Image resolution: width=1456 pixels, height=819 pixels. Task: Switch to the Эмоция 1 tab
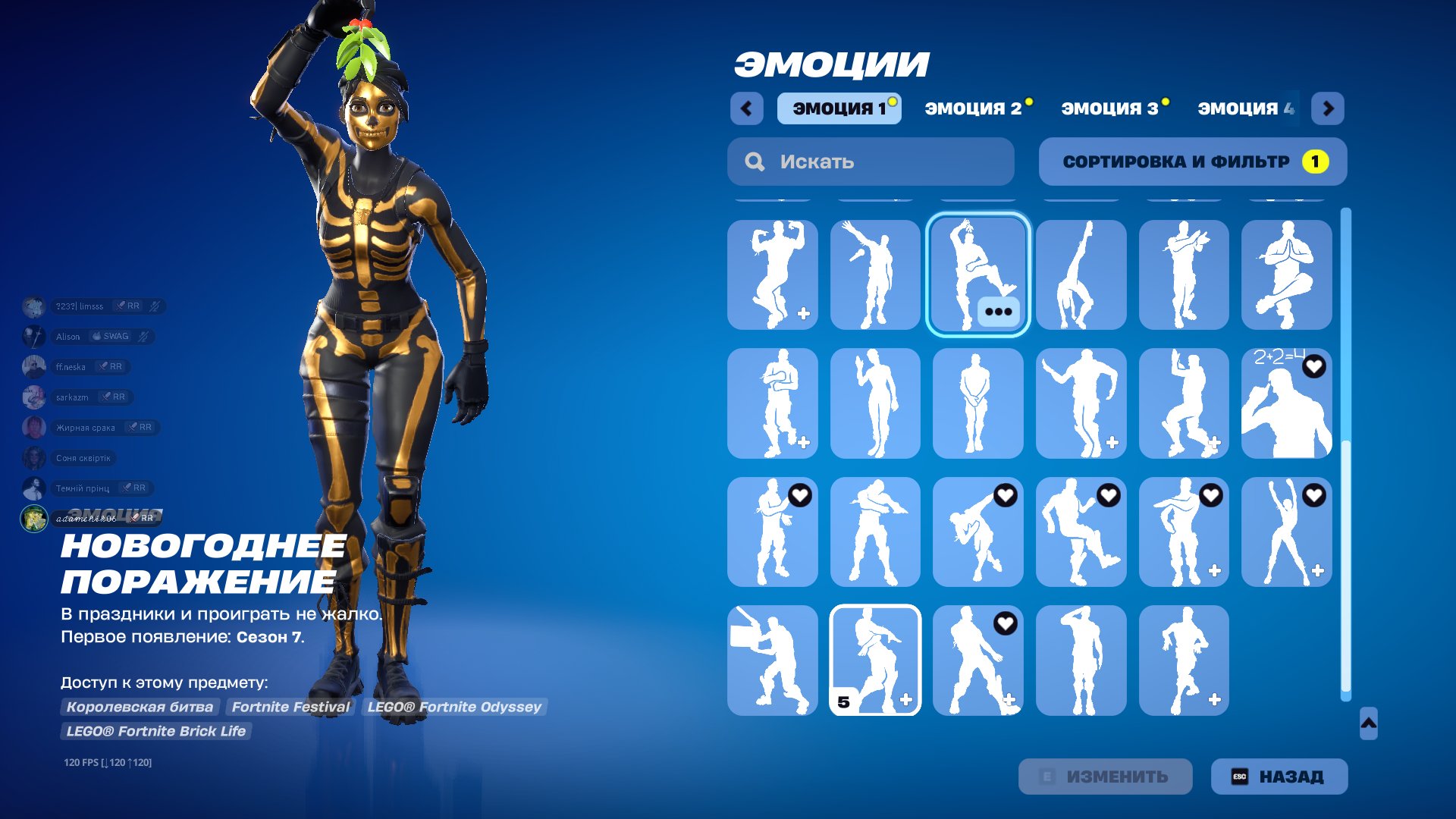click(839, 108)
